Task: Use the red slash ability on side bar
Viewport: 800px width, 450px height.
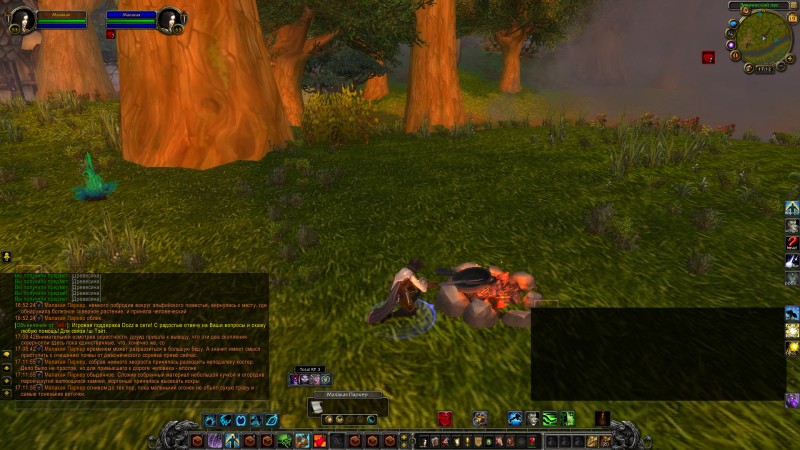Action: pyautogui.click(x=792, y=243)
